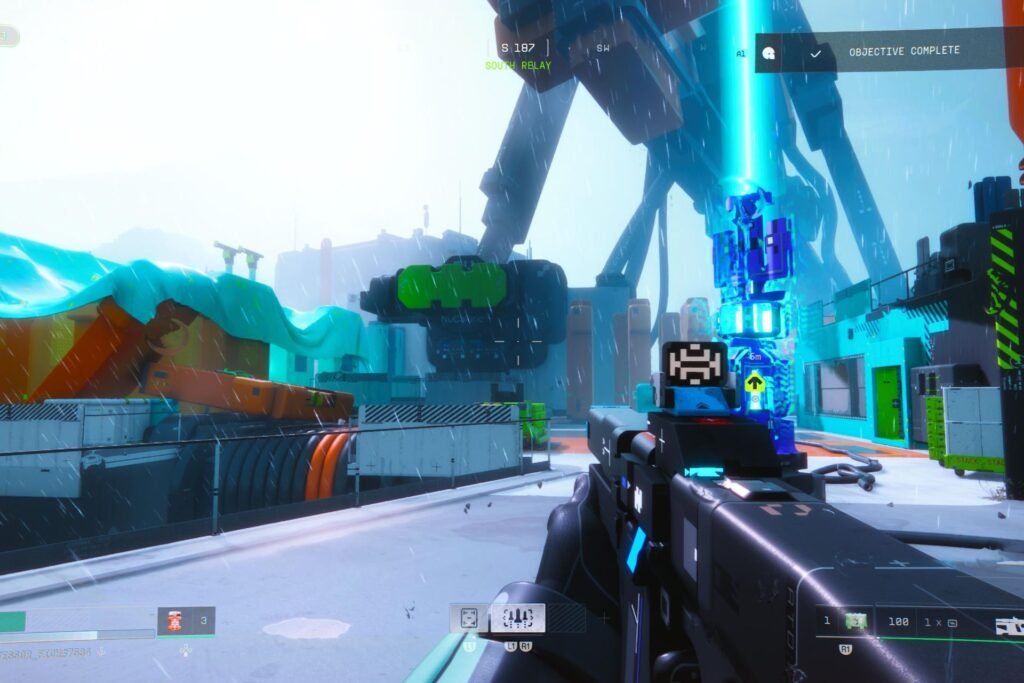
Task: Activate the highlighted triple-figure ability icon
Action: pyautogui.click(x=517, y=617)
